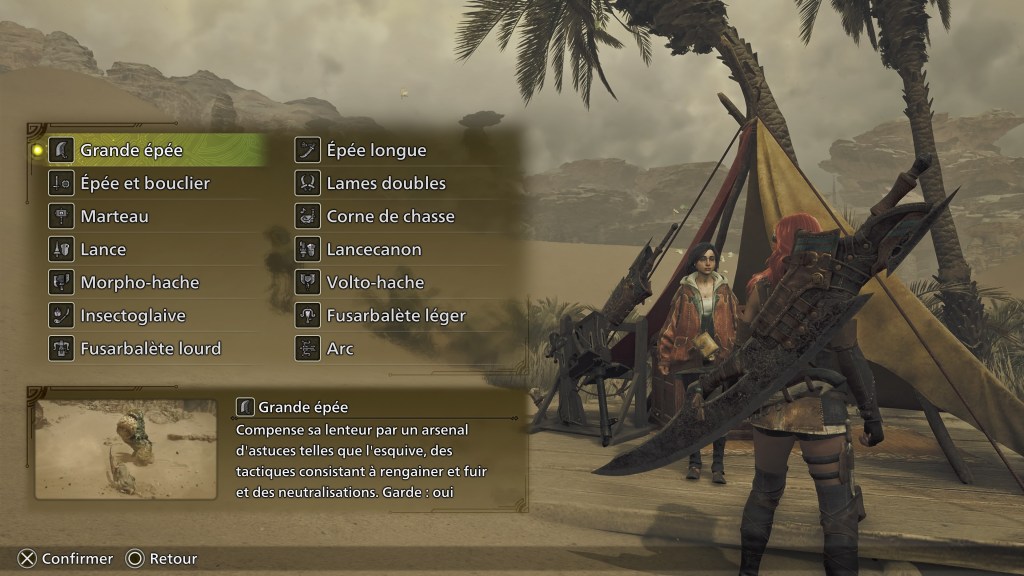1024x576 pixels.
Task: Select the Lance weapon option
Action: 103,249
